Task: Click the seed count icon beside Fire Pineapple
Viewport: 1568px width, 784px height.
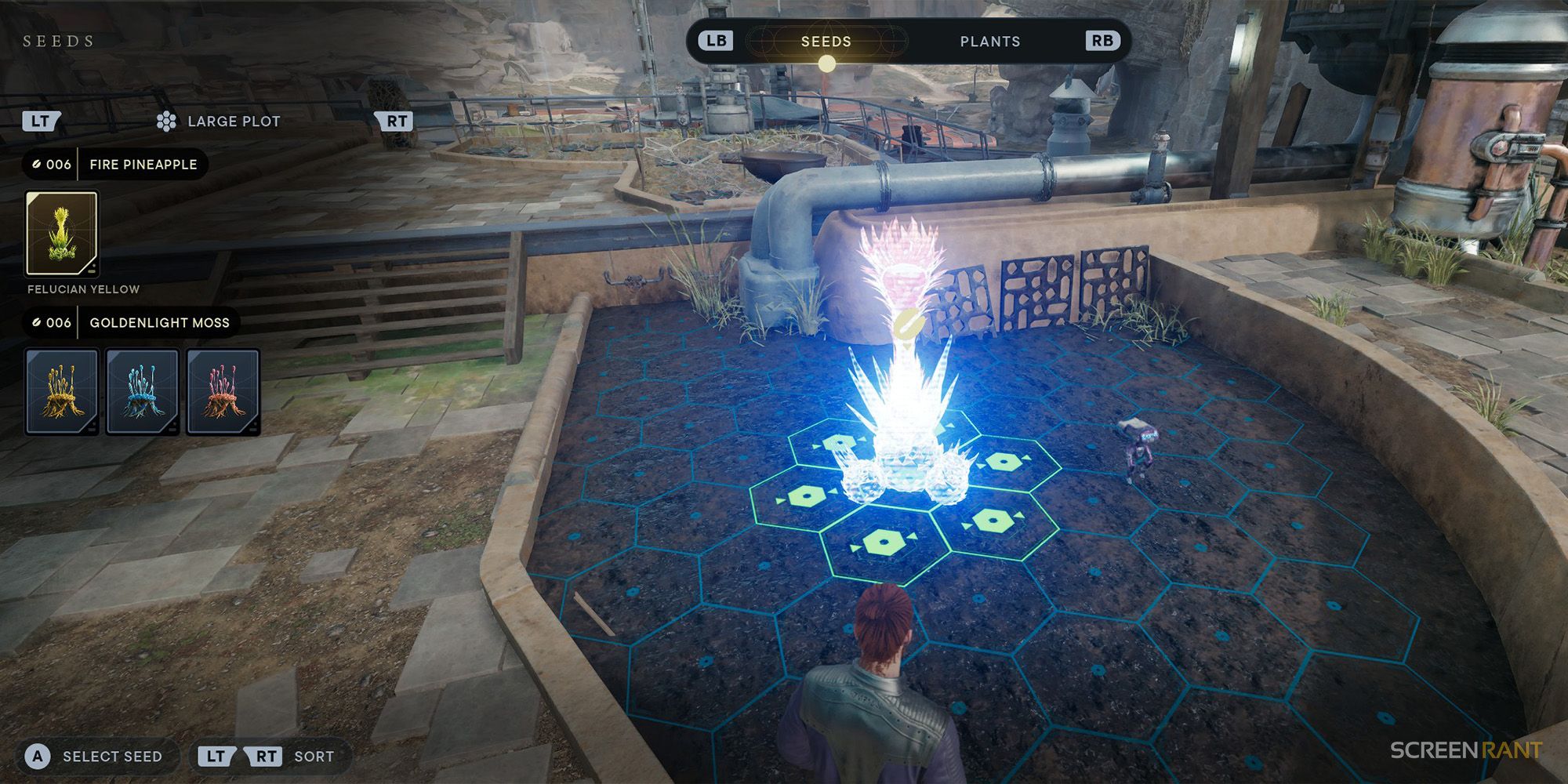Action: pos(39,165)
